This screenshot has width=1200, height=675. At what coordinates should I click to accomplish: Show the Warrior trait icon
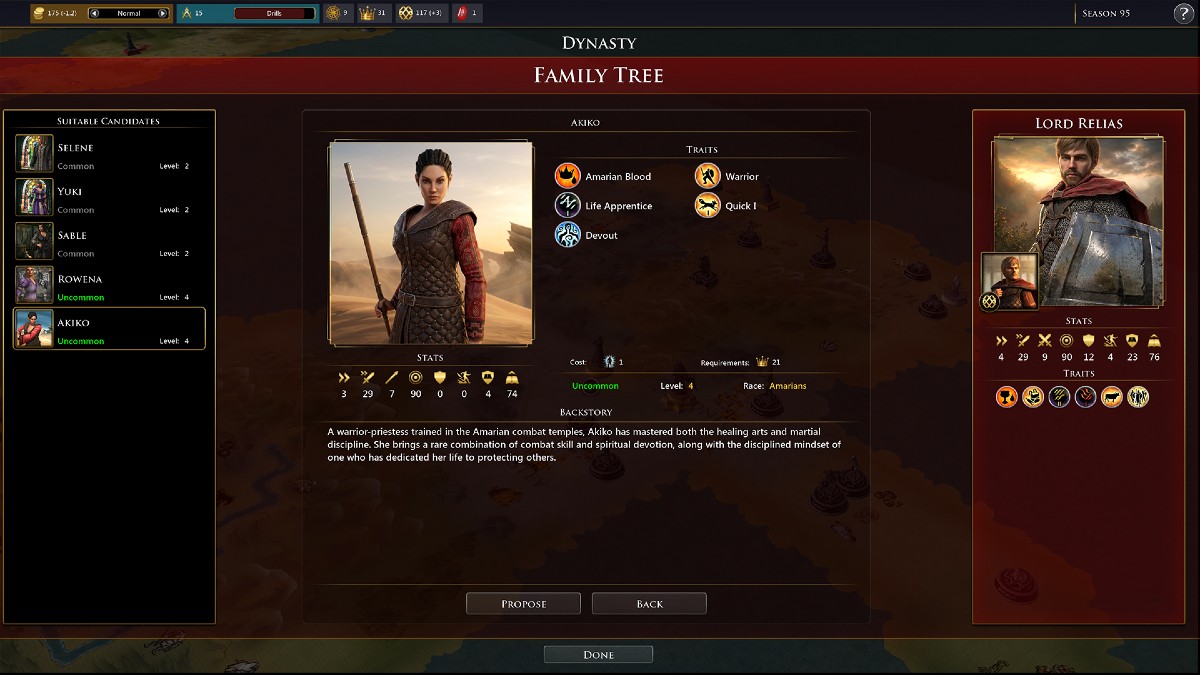pyautogui.click(x=708, y=176)
